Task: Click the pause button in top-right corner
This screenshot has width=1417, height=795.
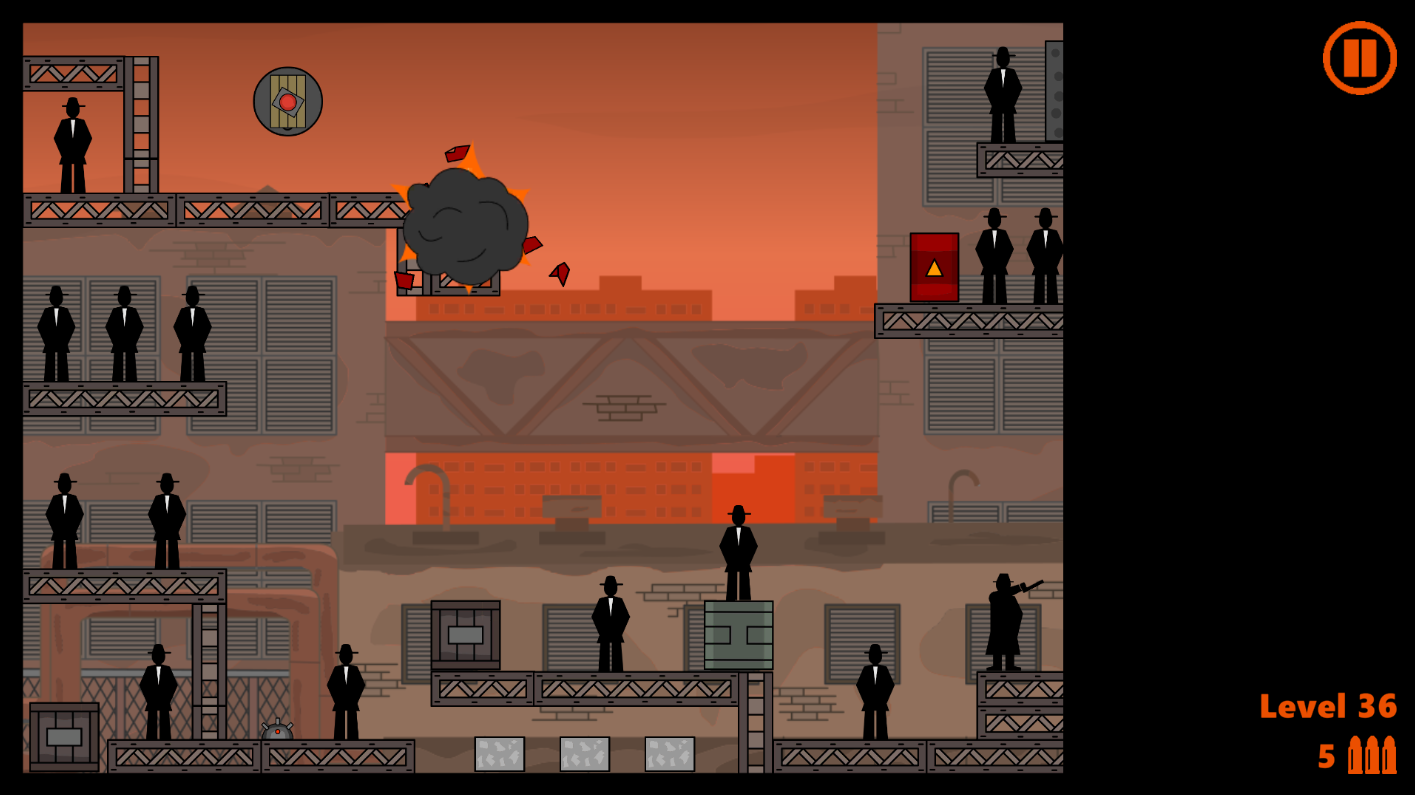Action: point(1360,57)
